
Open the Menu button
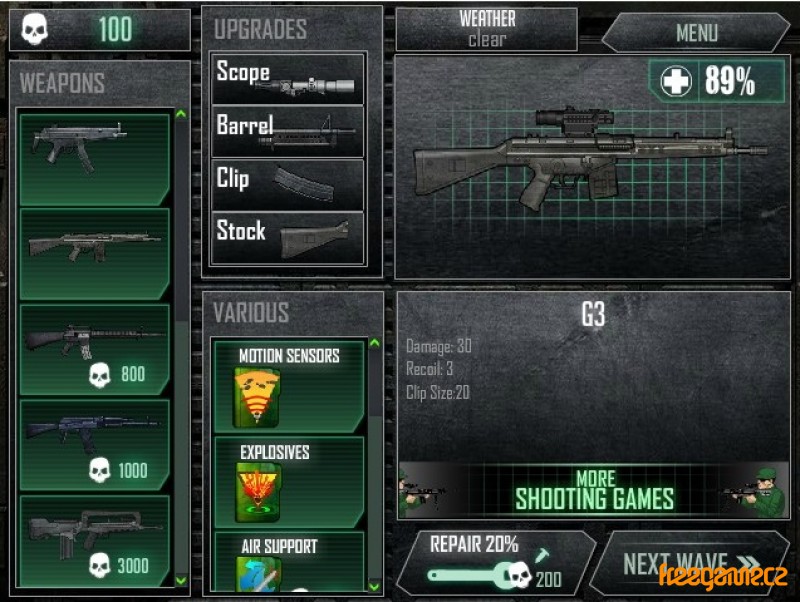696,32
